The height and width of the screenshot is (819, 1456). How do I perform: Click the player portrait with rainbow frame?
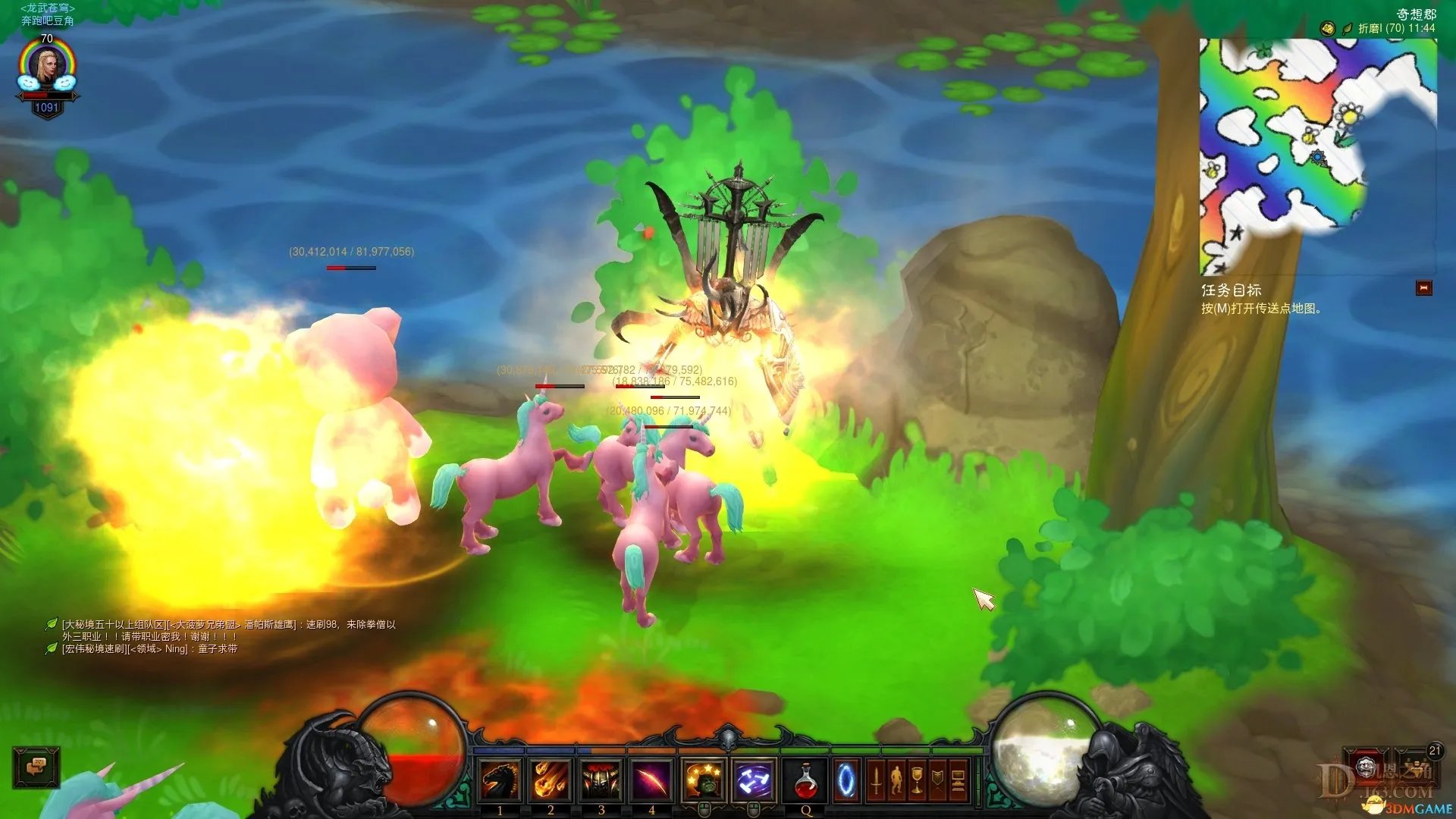(x=47, y=70)
